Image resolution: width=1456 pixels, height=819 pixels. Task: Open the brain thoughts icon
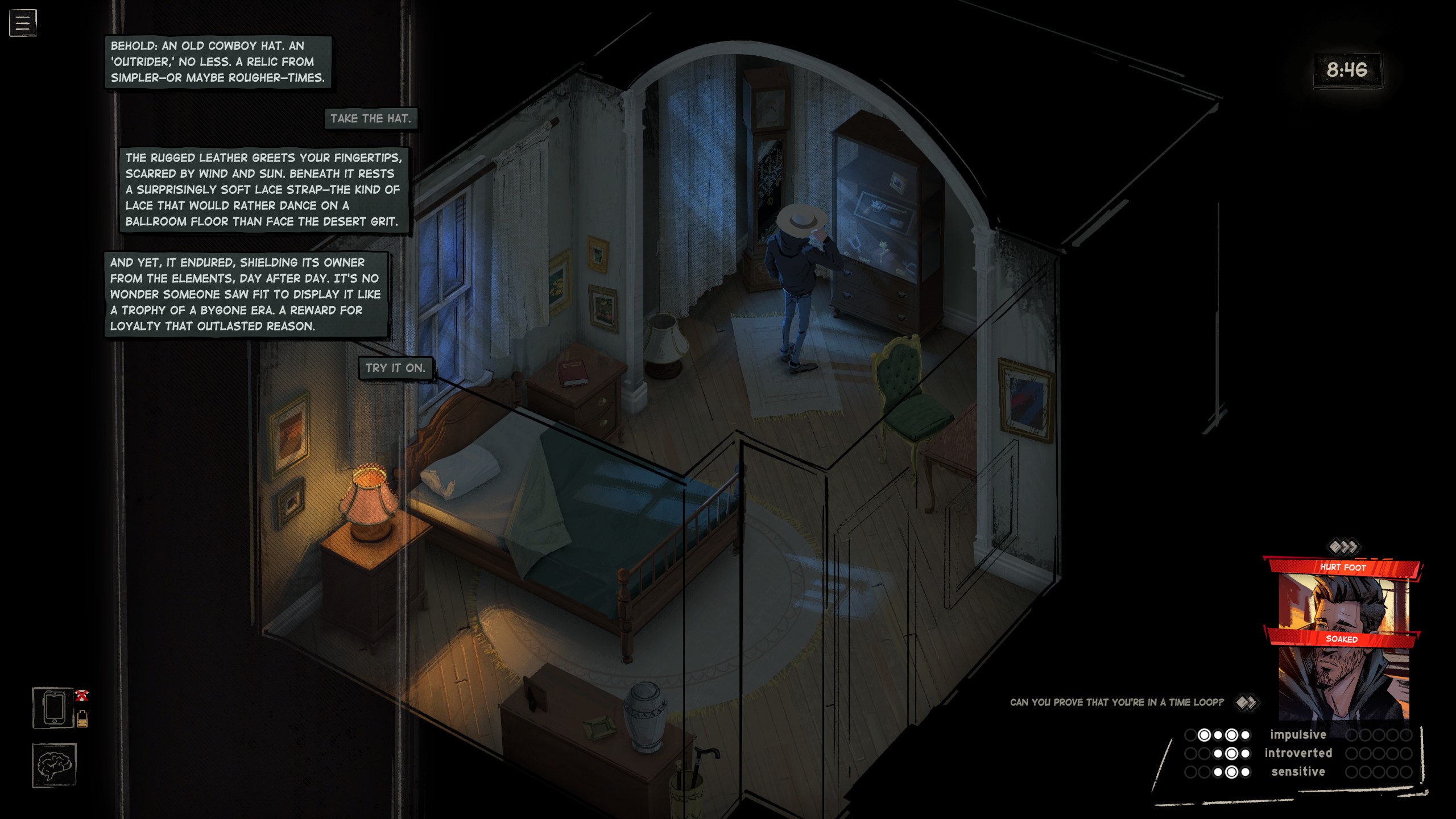[54, 765]
